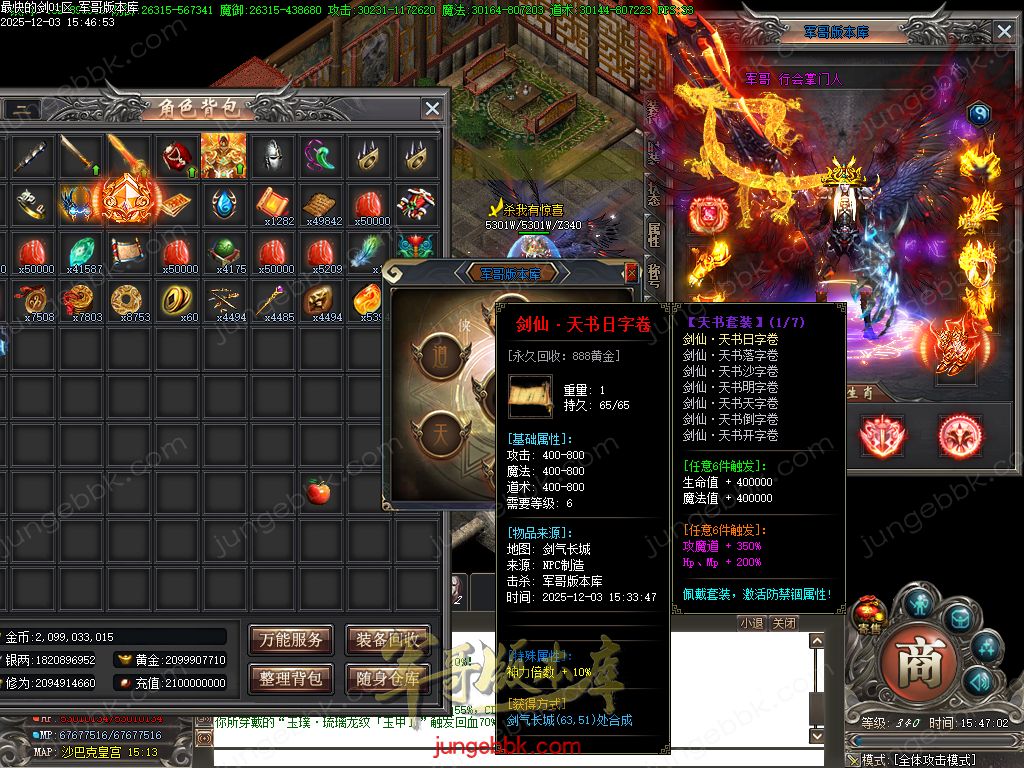The height and width of the screenshot is (768, 1024).
Task: Click the 小退 logout button
Action: (x=751, y=623)
